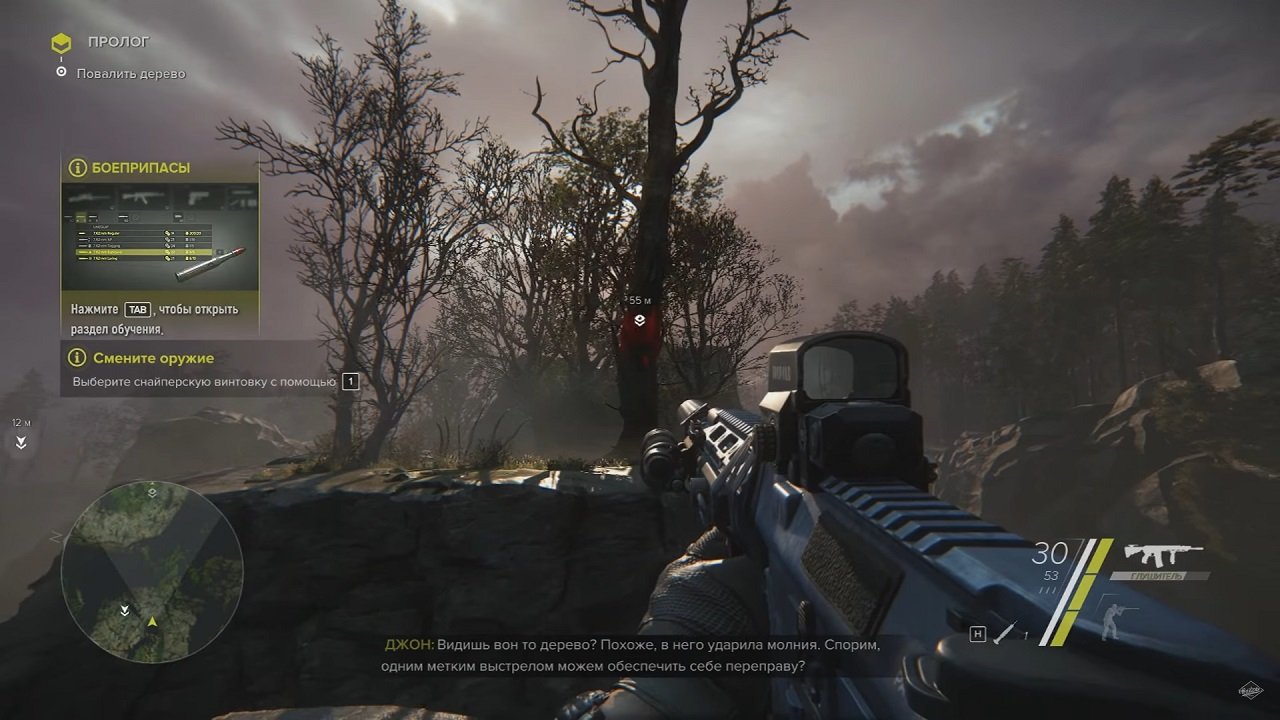
Task: Click the player arrow on the minimap
Action: 152,624
